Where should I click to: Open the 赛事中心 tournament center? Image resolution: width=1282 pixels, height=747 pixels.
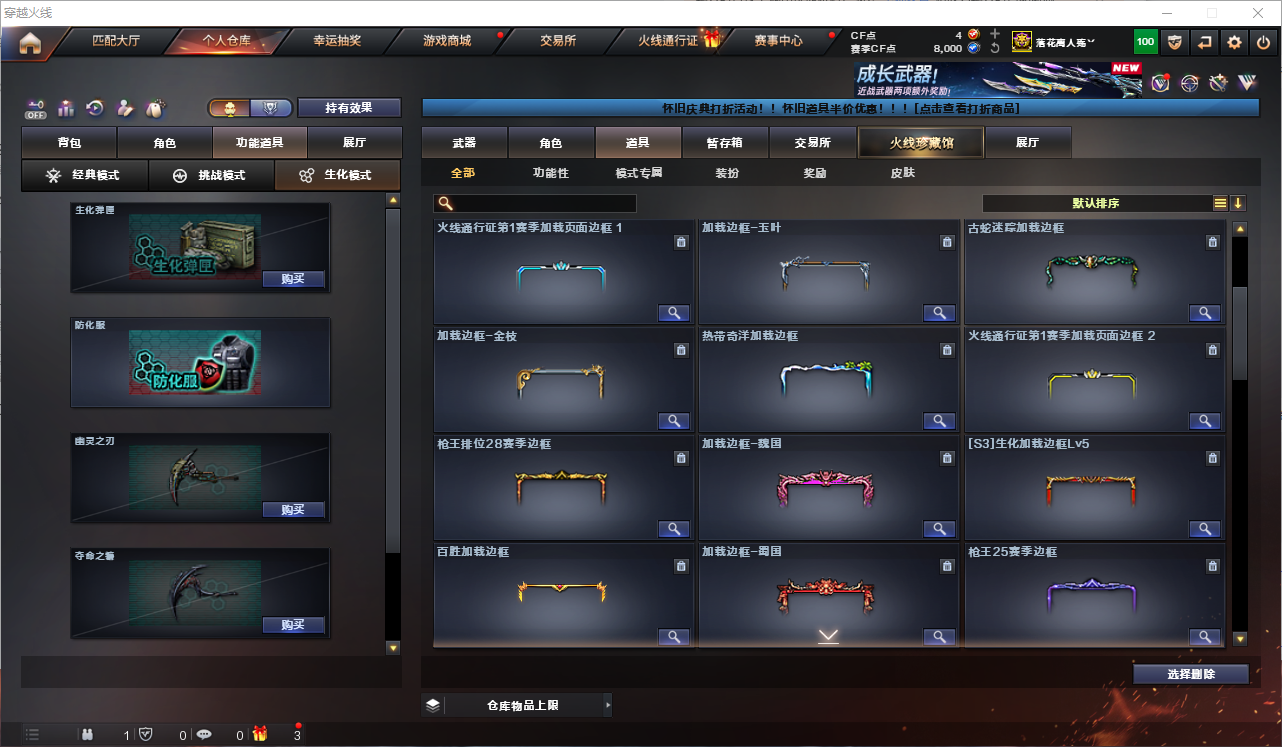coord(778,41)
